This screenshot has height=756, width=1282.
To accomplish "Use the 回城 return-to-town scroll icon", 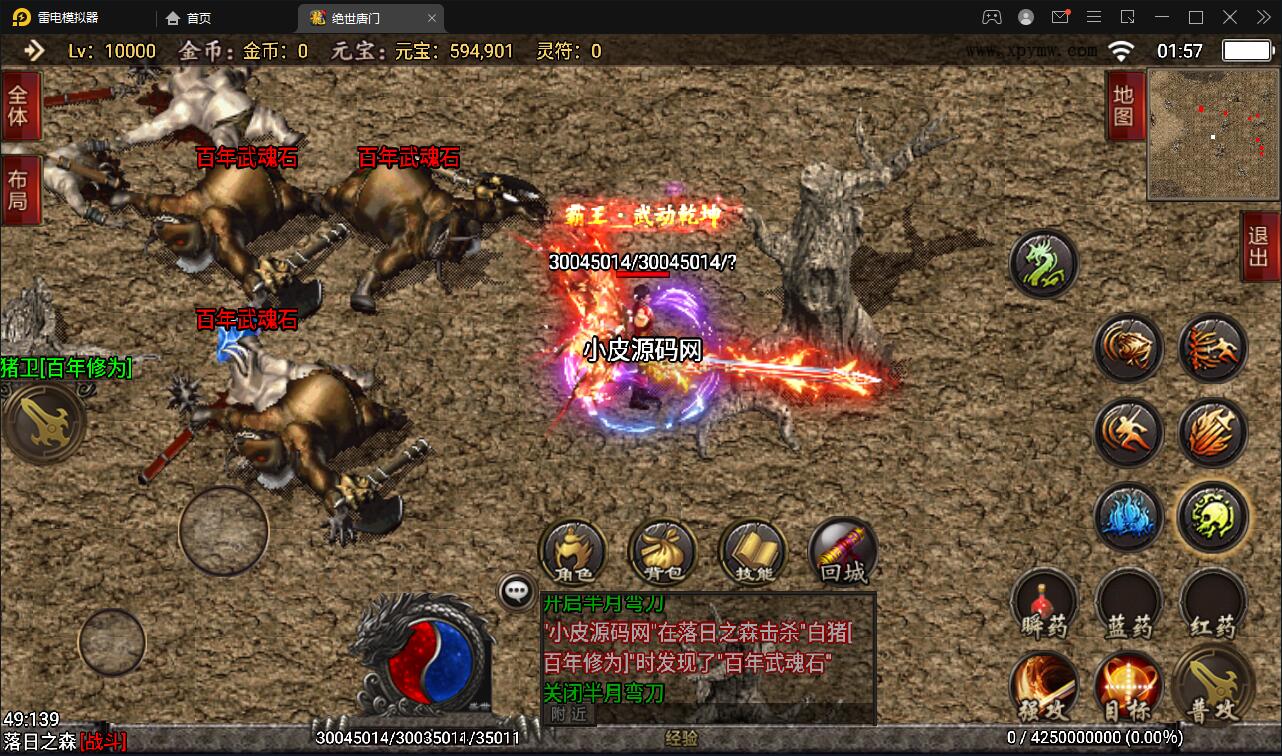I will [842, 550].
